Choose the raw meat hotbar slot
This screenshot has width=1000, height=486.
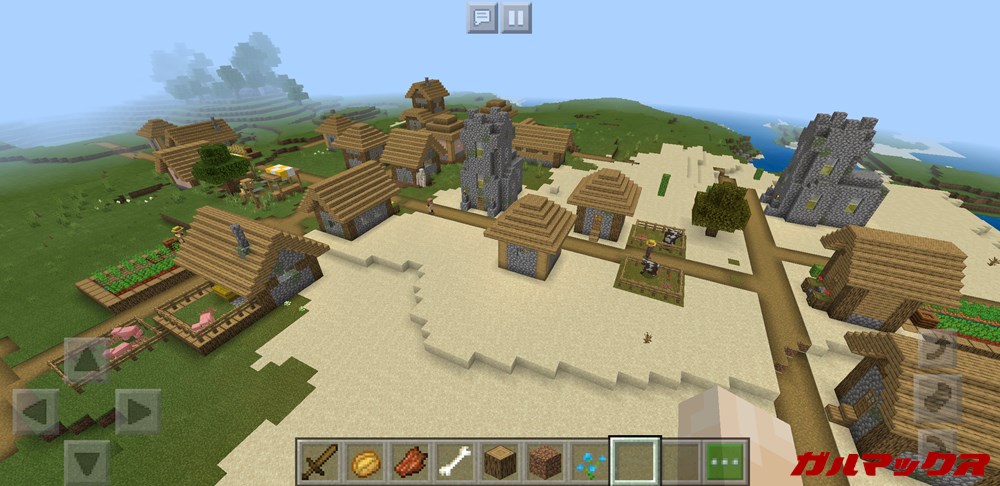pyautogui.click(x=409, y=461)
